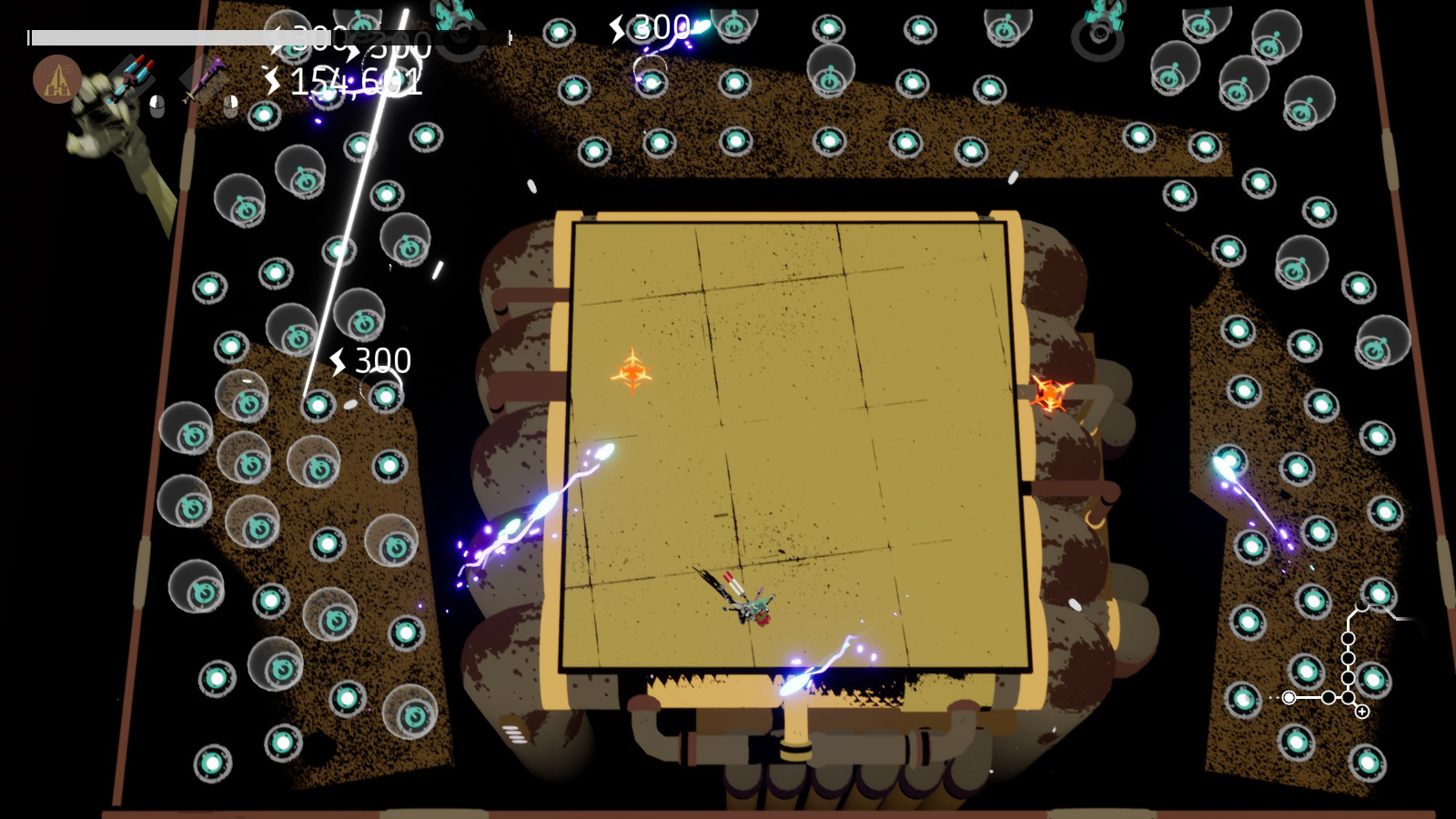Select the flaming spiked enemy icon
Viewport: 1456px width, 819px height.
[x=1046, y=395]
